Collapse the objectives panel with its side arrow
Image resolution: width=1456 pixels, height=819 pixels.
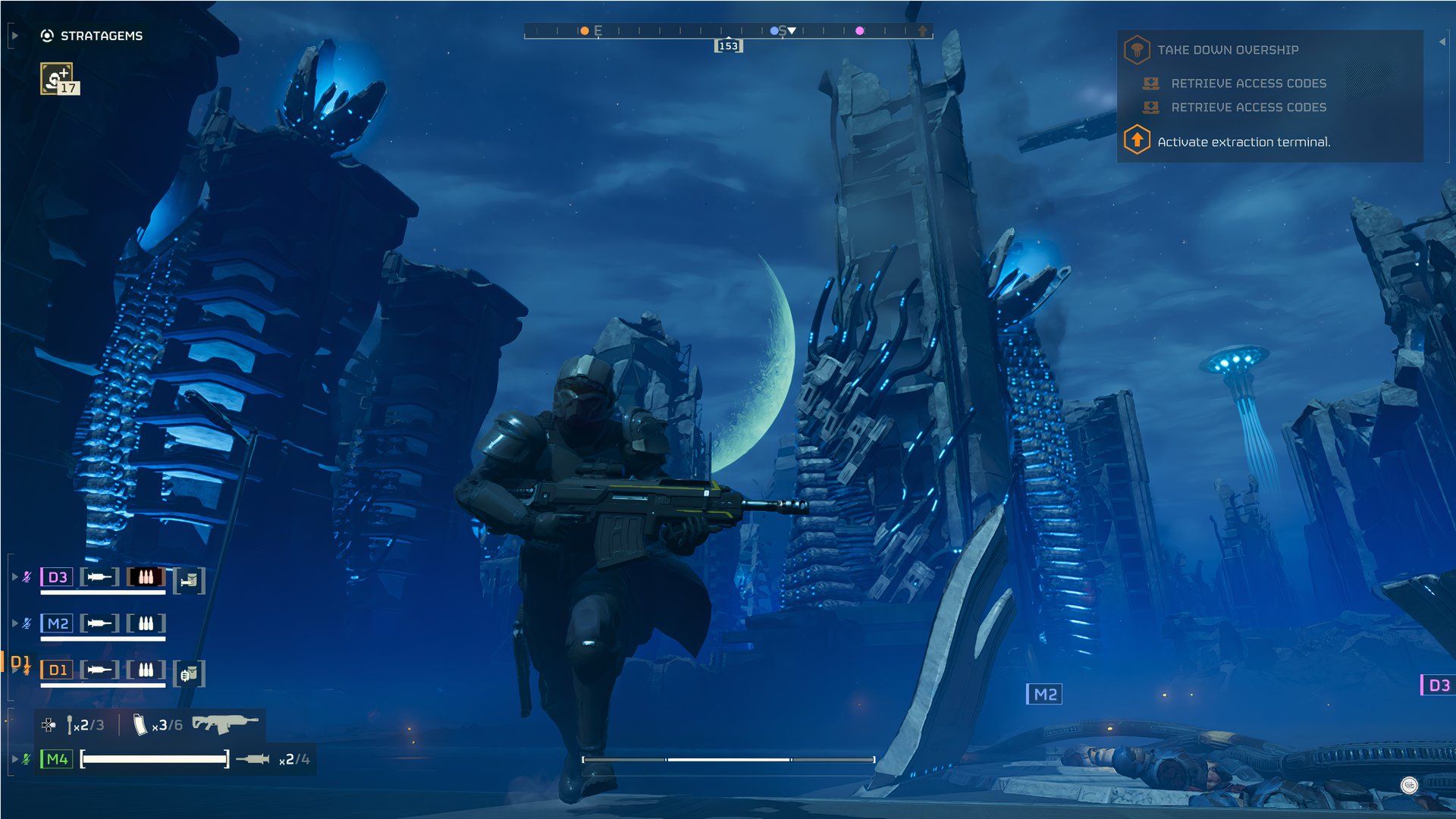pyautogui.click(x=1442, y=42)
